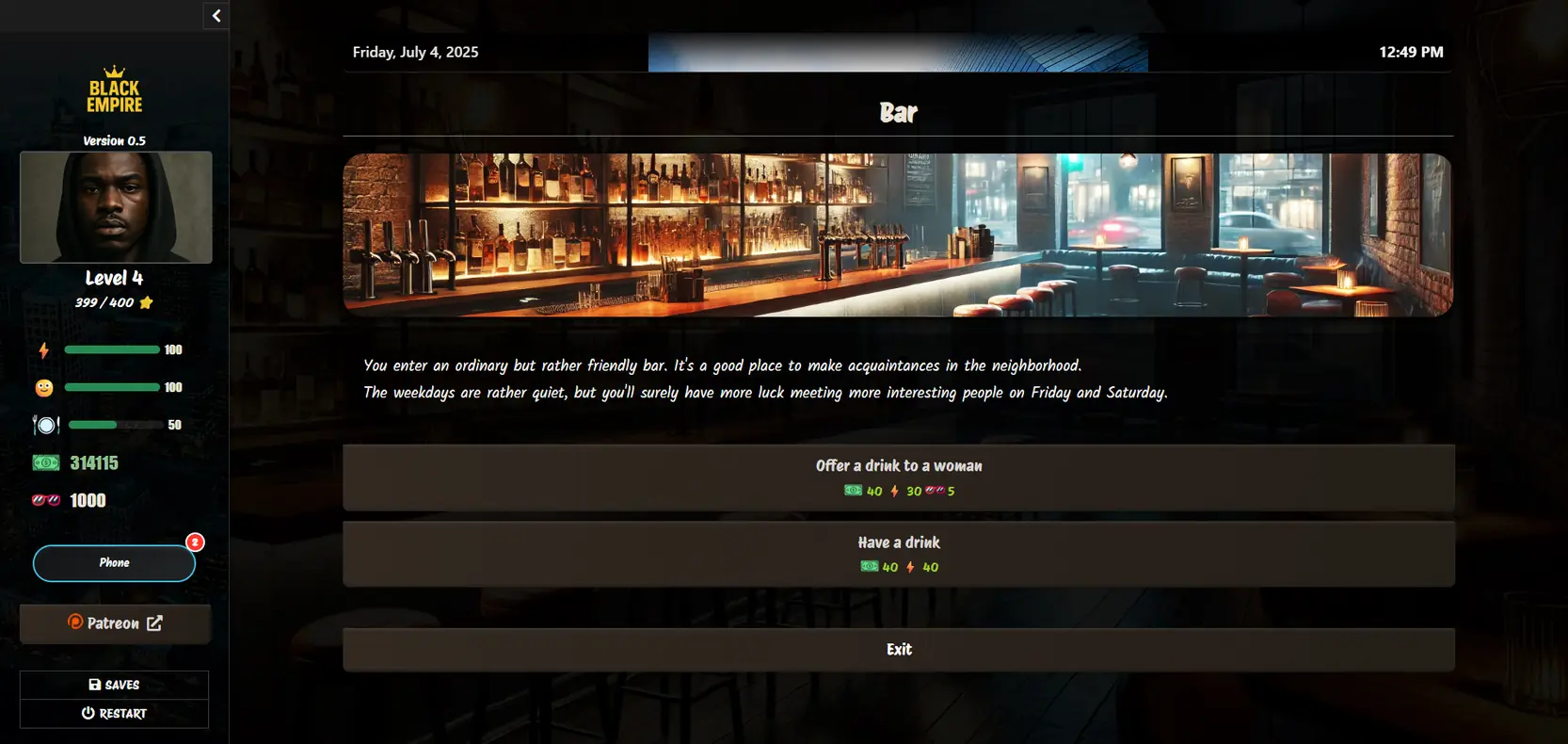Exit the bar
1568x744 pixels.
tap(898, 650)
